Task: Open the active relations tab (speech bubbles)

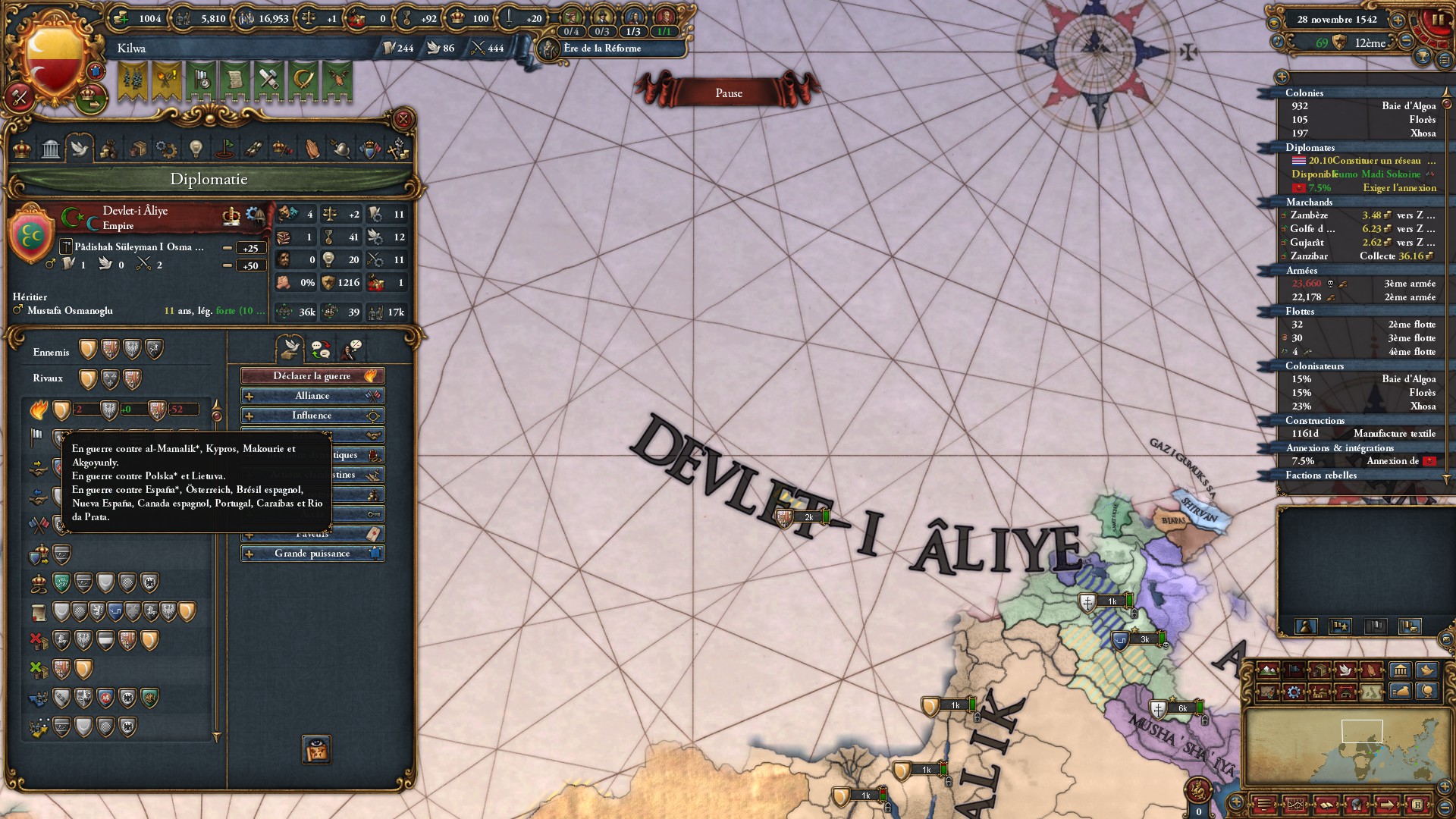Action: [322, 349]
